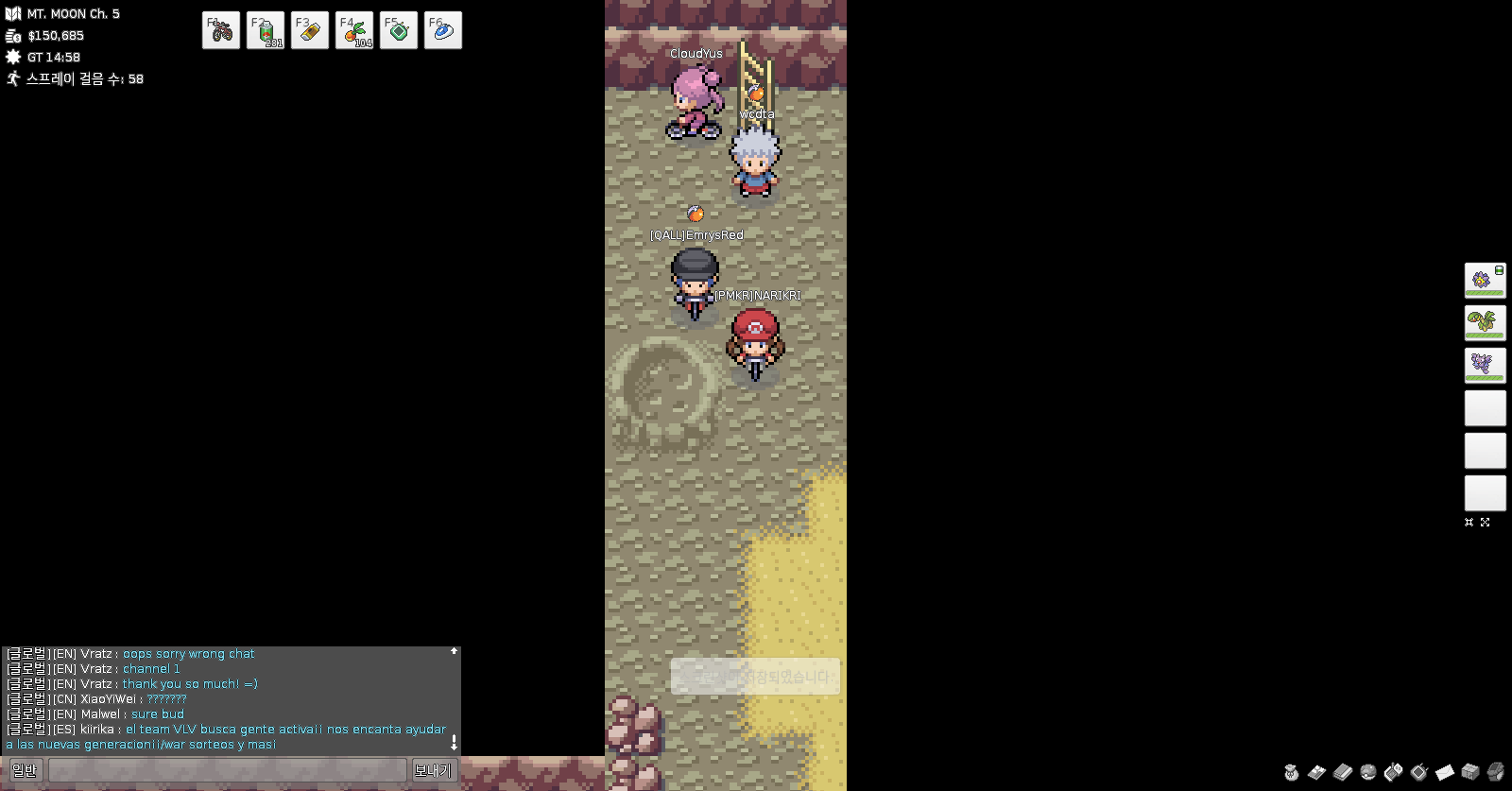Click the Poké Ball menu icon

[x=1367, y=772]
